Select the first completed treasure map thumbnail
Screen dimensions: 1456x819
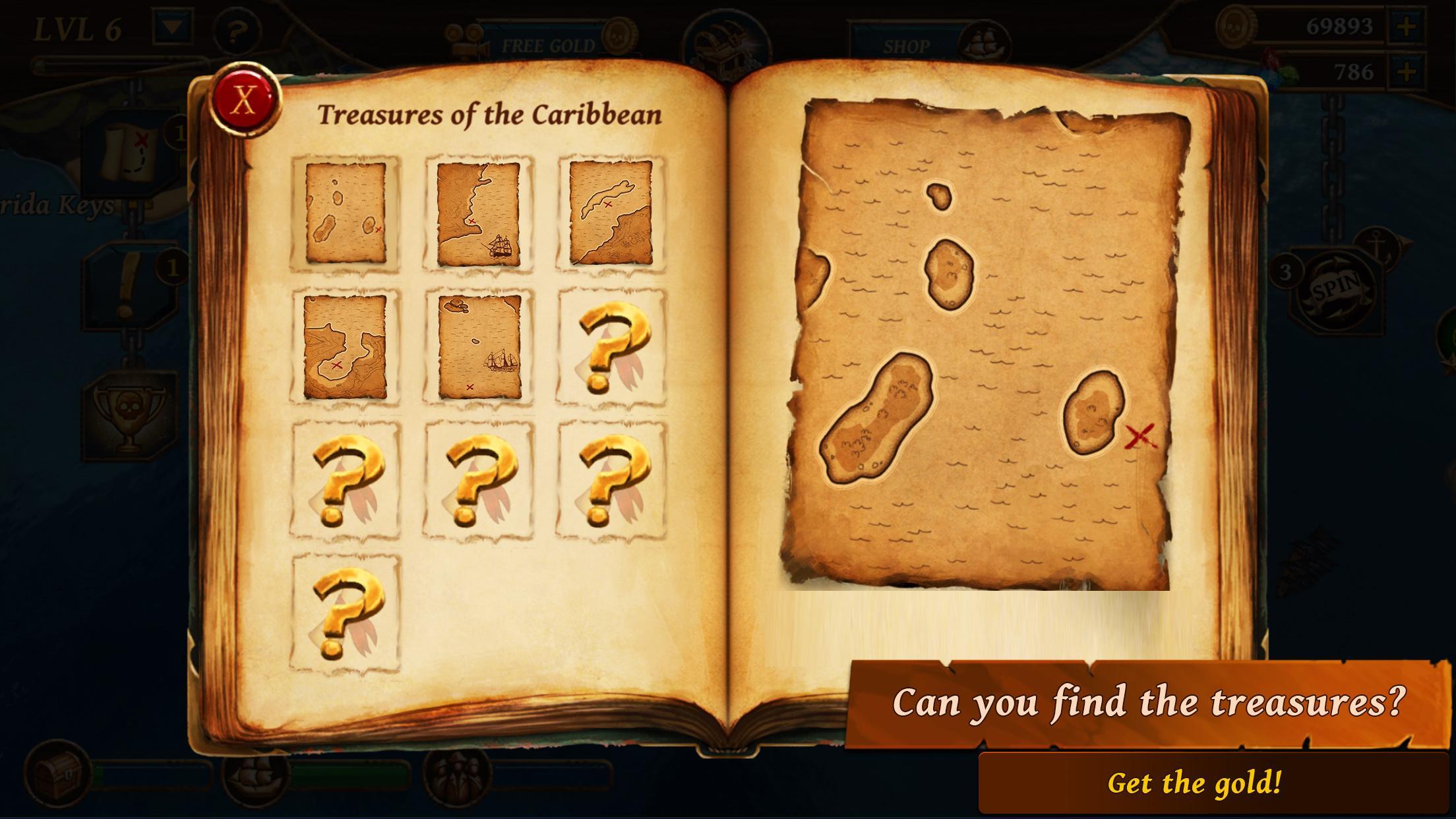point(345,210)
